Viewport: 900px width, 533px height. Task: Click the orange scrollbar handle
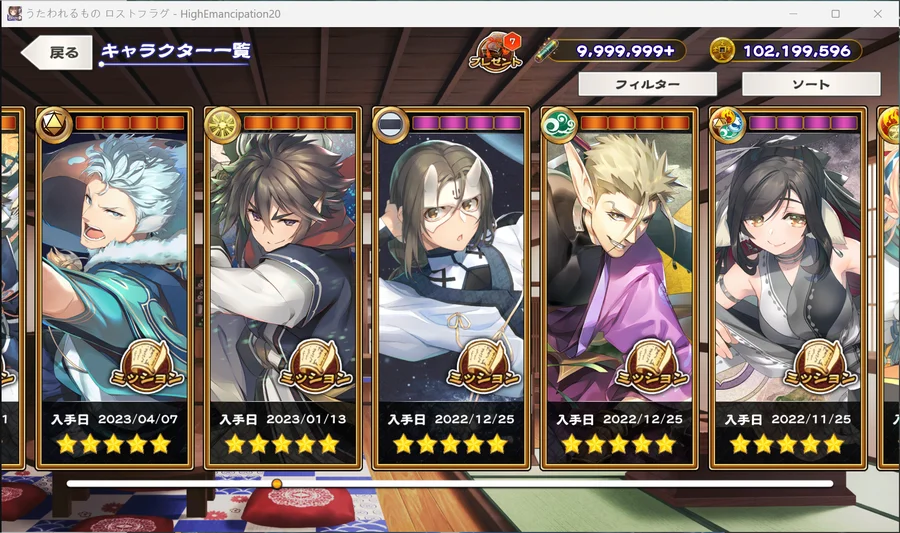coord(277,484)
